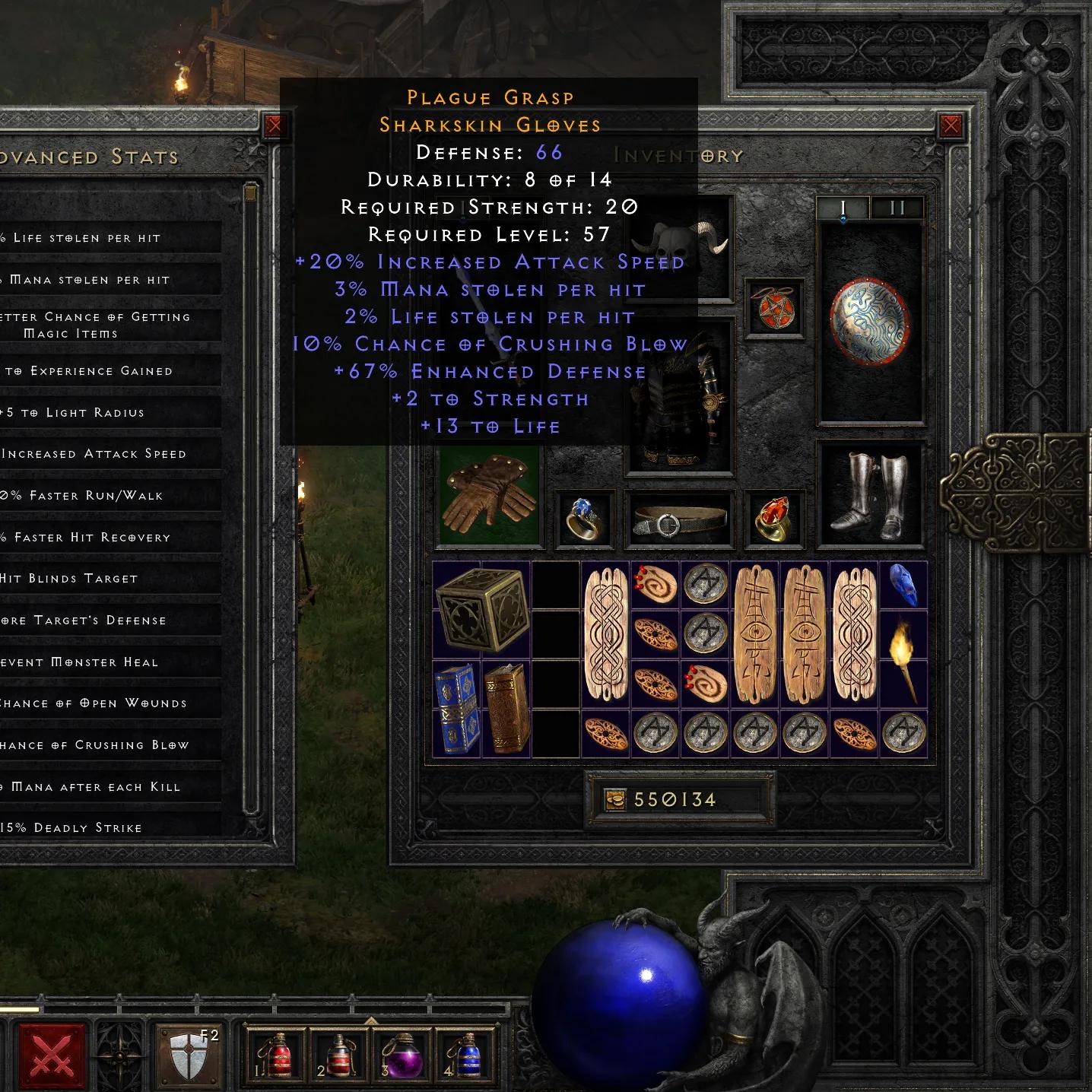Close the Advanced Stats panel
The height and width of the screenshot is (1092, 1092).
(275, 125)
